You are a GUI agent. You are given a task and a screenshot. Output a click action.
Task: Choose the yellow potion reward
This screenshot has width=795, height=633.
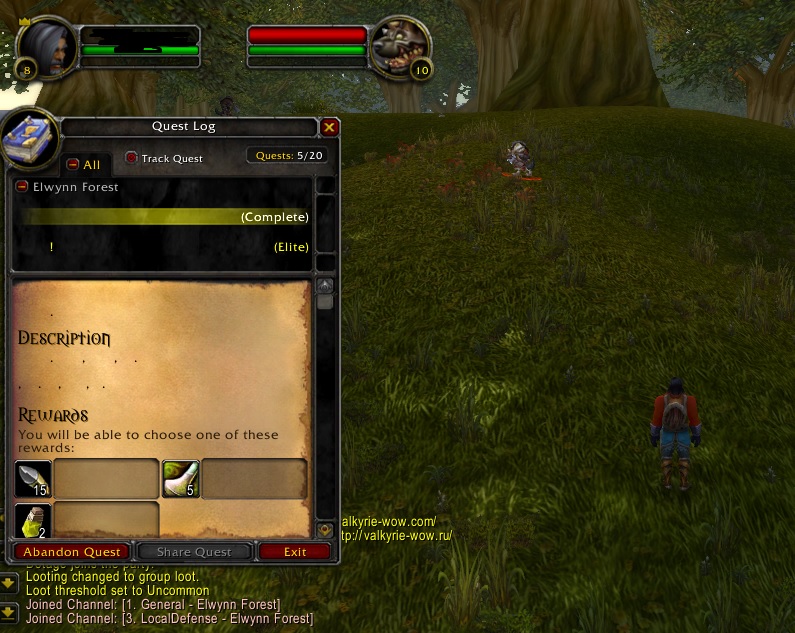[33, 520]
